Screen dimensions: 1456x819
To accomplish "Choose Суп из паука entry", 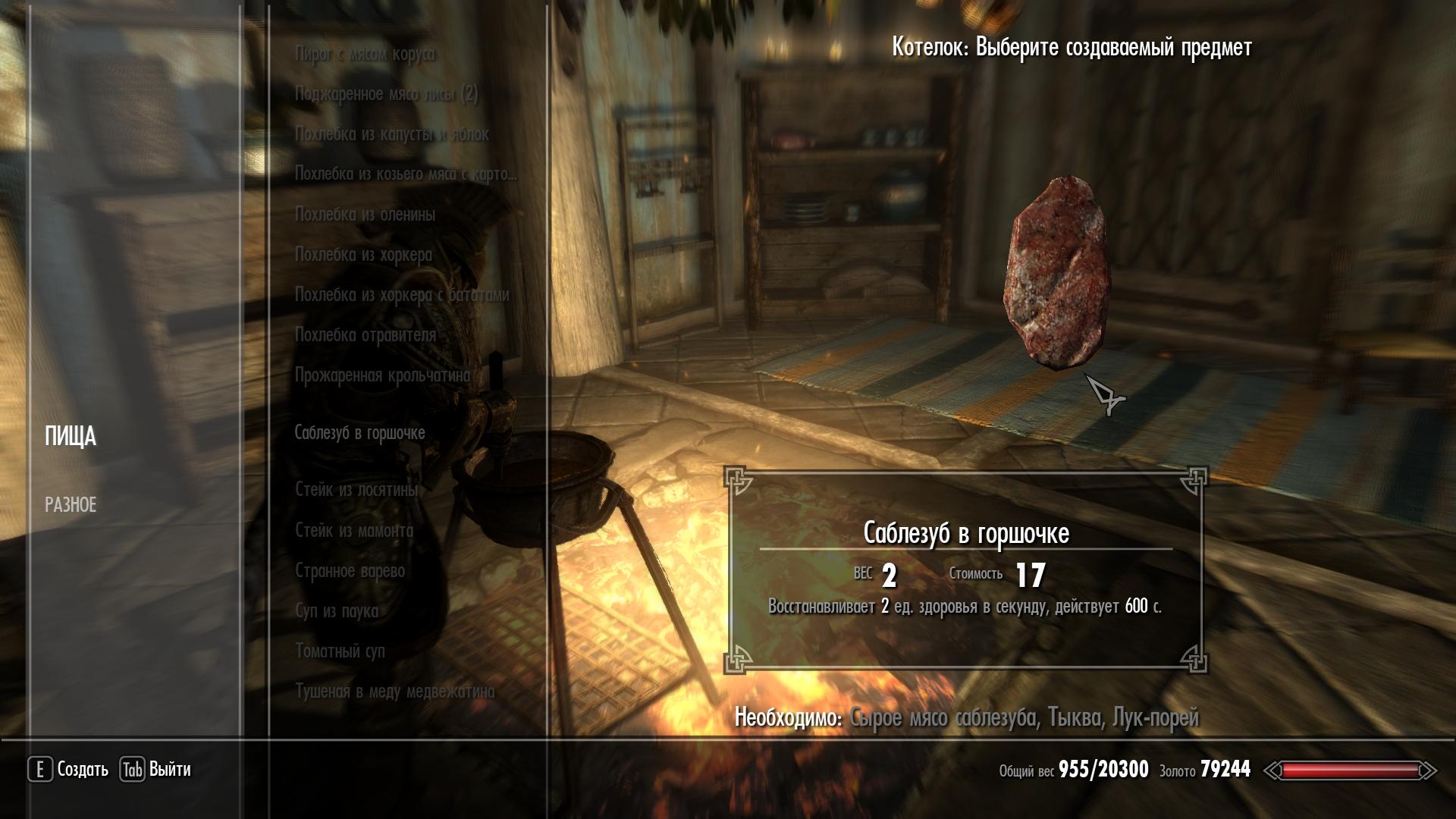I will coord(336,611).
